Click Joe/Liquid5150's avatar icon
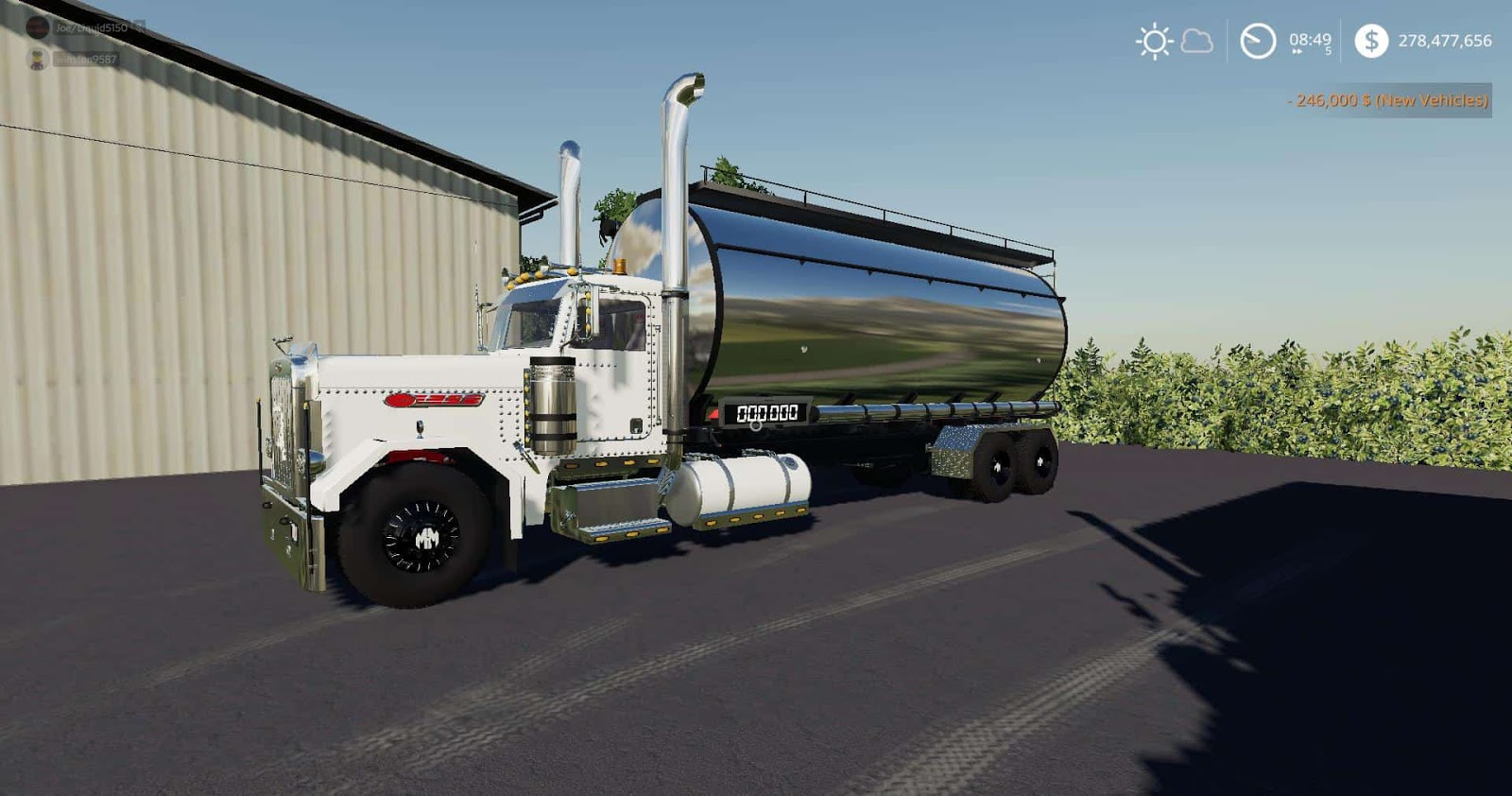1512x796 pixels. pos(38,28)
